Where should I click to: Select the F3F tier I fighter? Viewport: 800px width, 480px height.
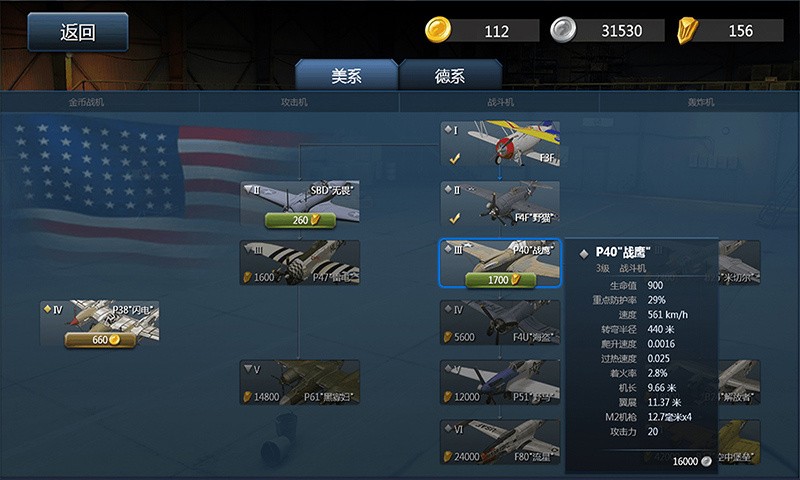tap(500, 143)
